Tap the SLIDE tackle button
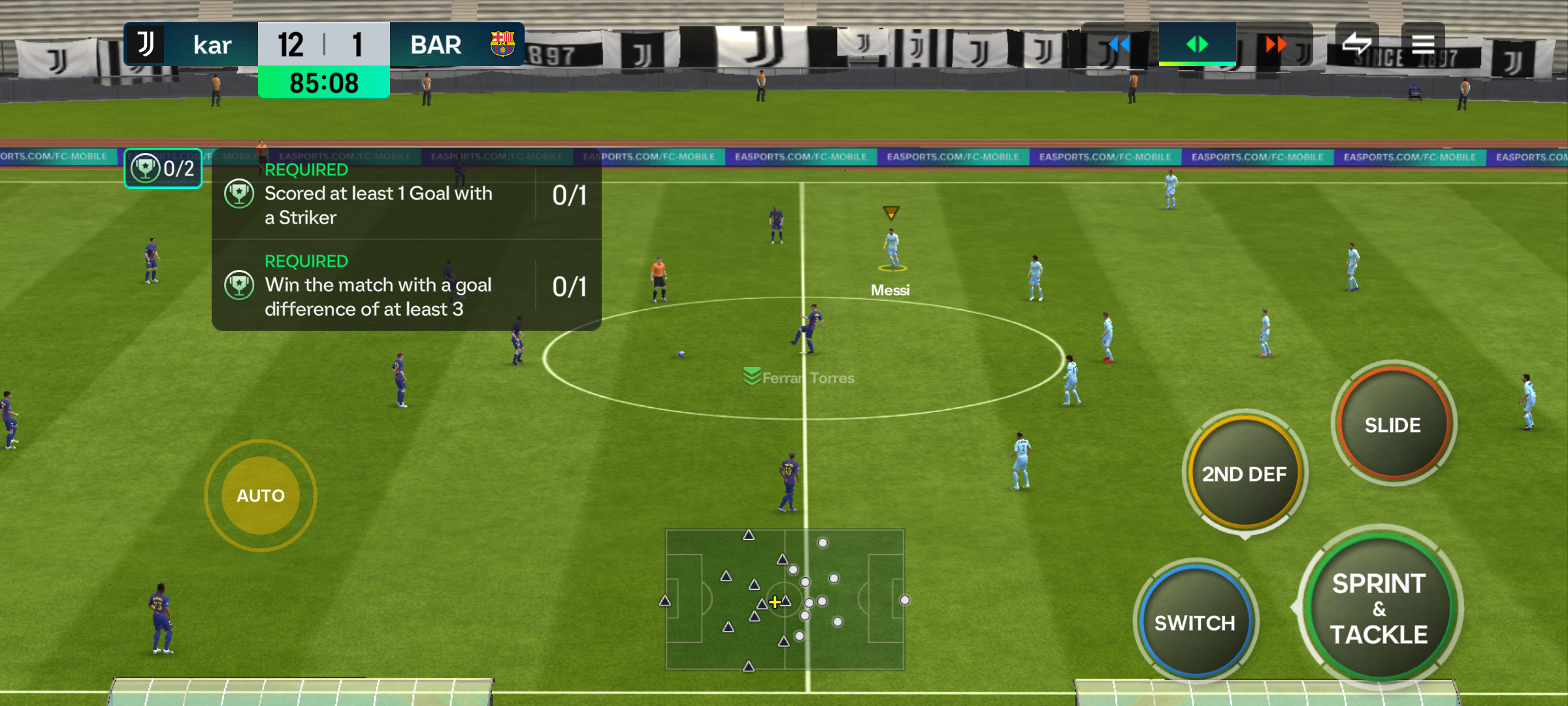1568x706 pixels. tap(1393, 425)
